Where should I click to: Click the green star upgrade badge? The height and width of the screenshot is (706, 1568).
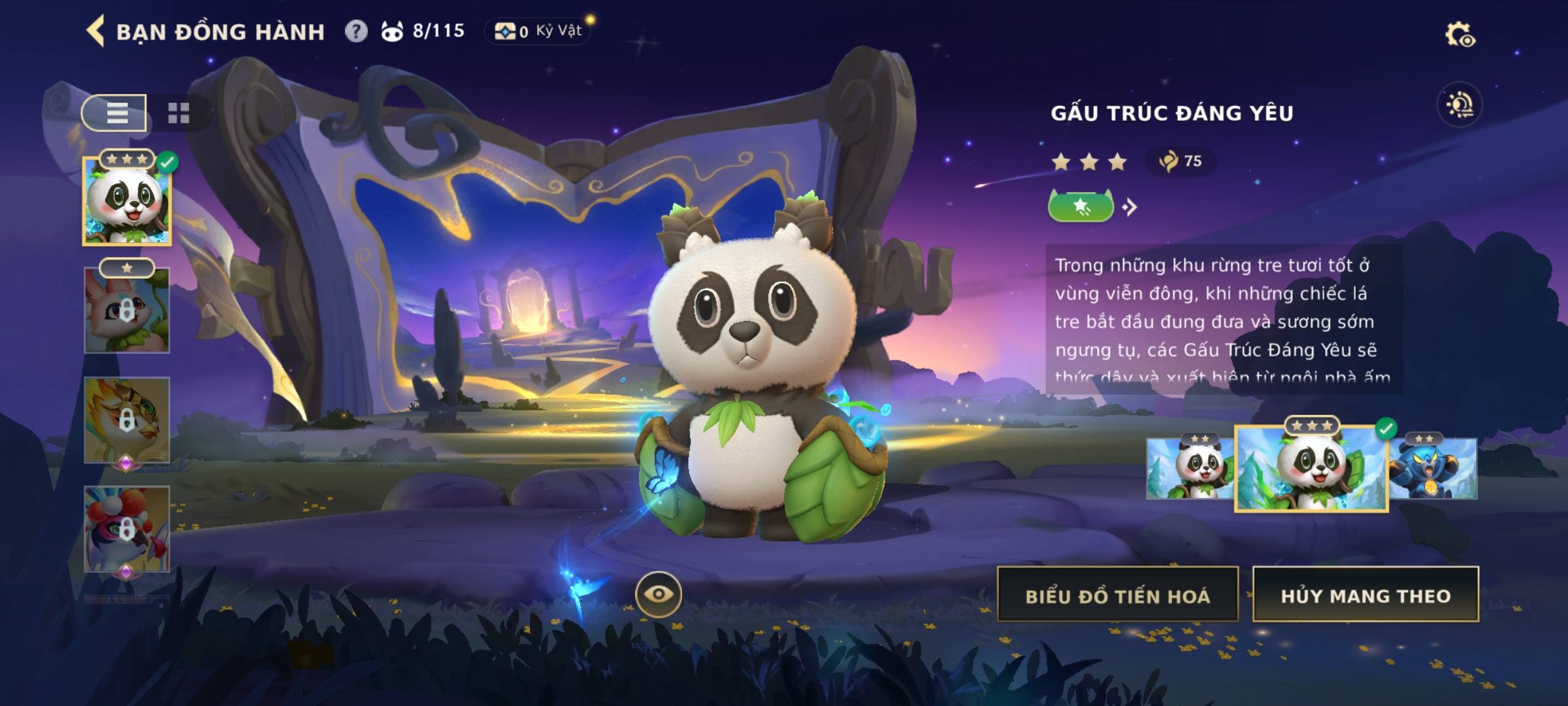coord(1081,207)
